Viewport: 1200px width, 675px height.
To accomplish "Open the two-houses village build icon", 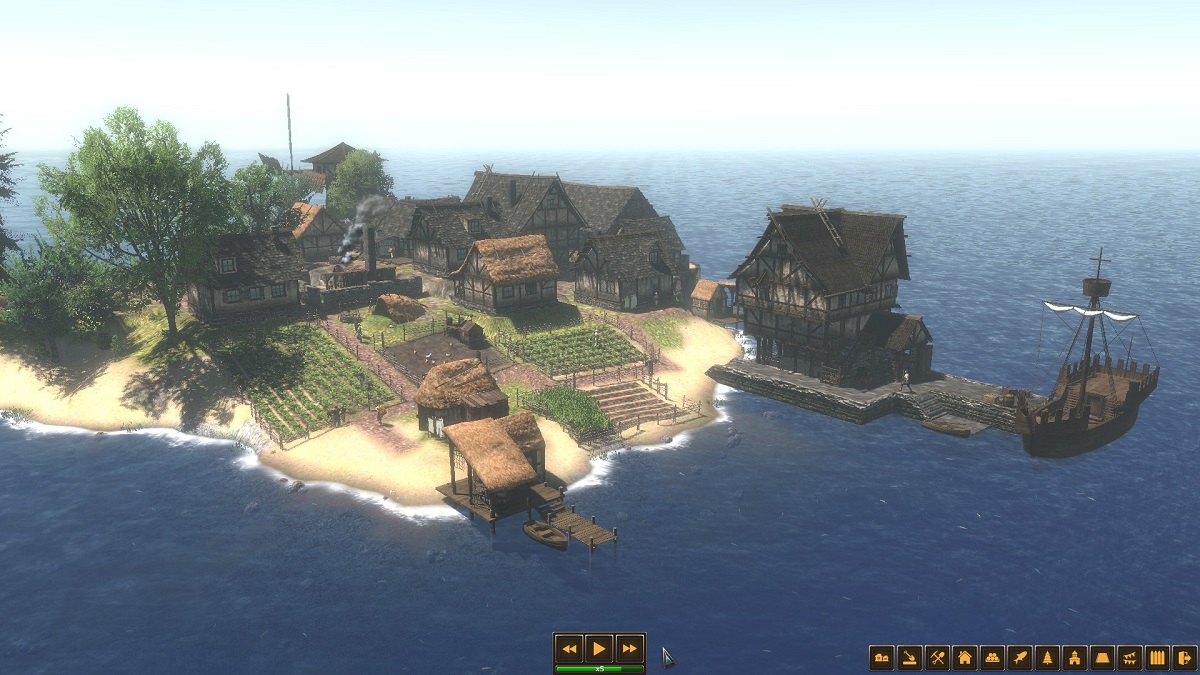I will pos(881,657).
